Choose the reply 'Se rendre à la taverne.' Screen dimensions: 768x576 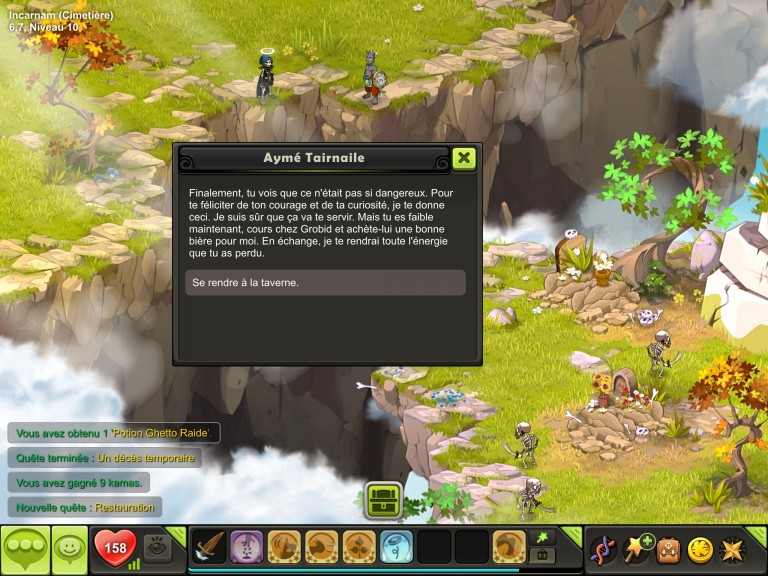click(325, 283)
